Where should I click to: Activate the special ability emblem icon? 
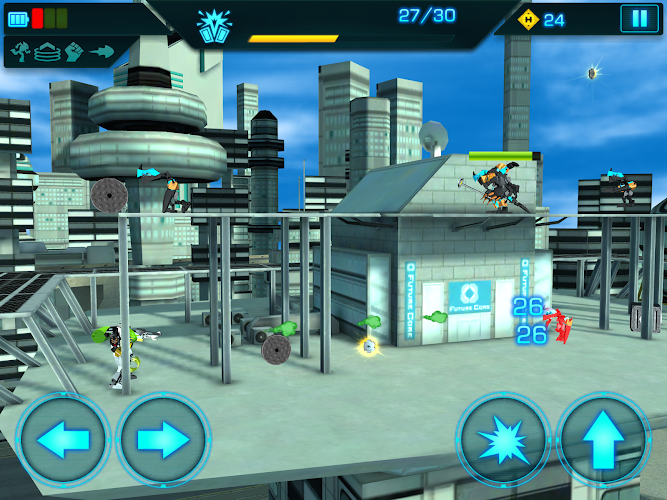213,26
